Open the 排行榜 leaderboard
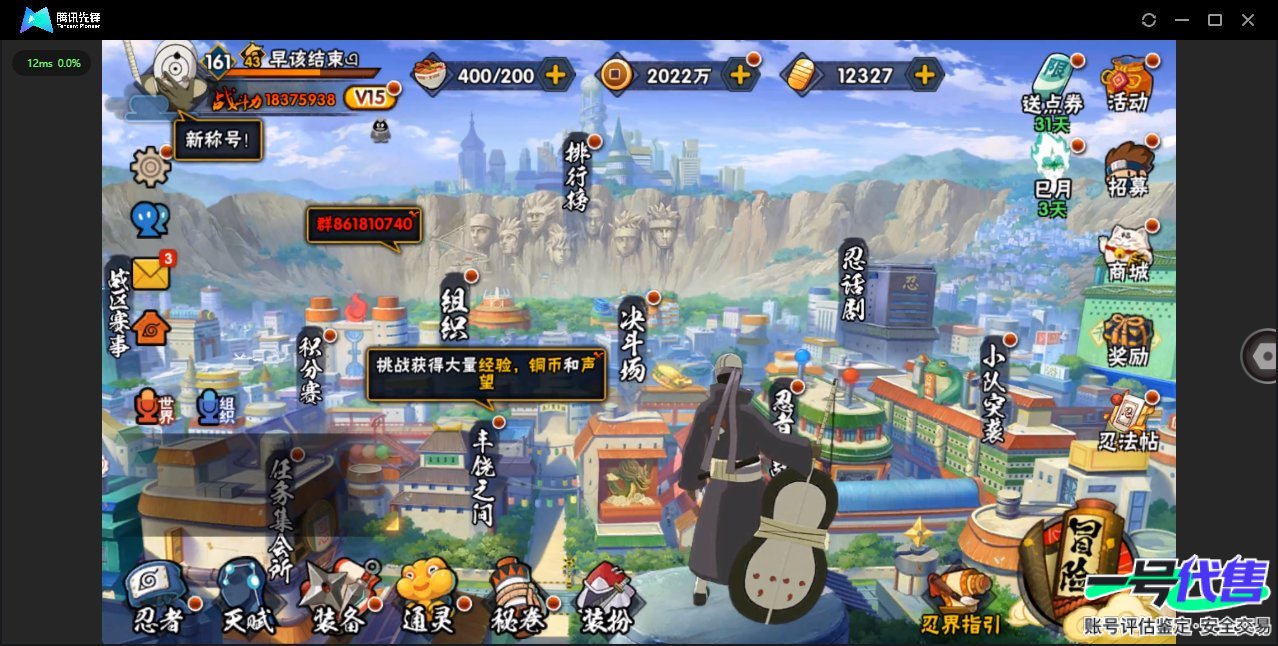 [x=578, y=175]
